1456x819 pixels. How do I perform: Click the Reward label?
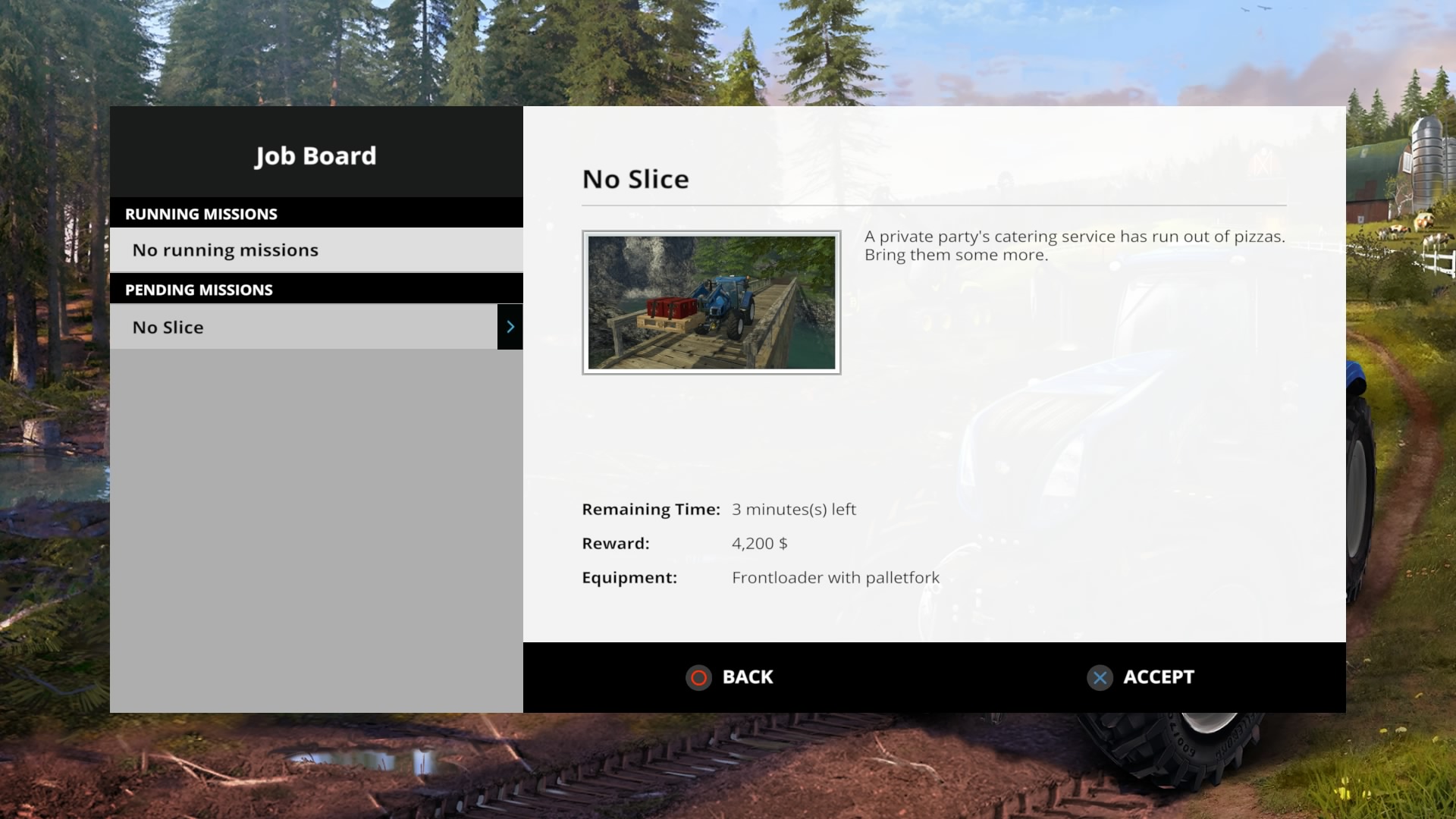point(615,543)
